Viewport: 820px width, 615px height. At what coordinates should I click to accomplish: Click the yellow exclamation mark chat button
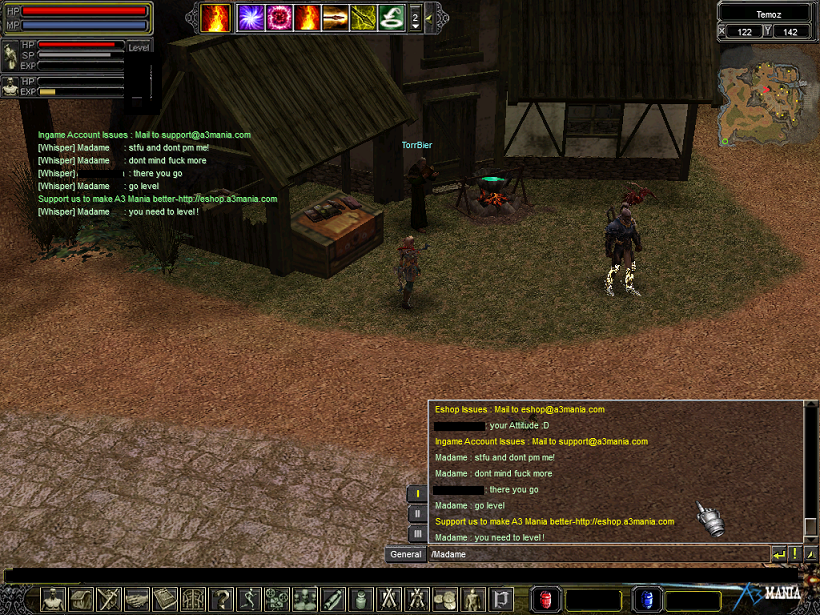(x=794, y=554)
